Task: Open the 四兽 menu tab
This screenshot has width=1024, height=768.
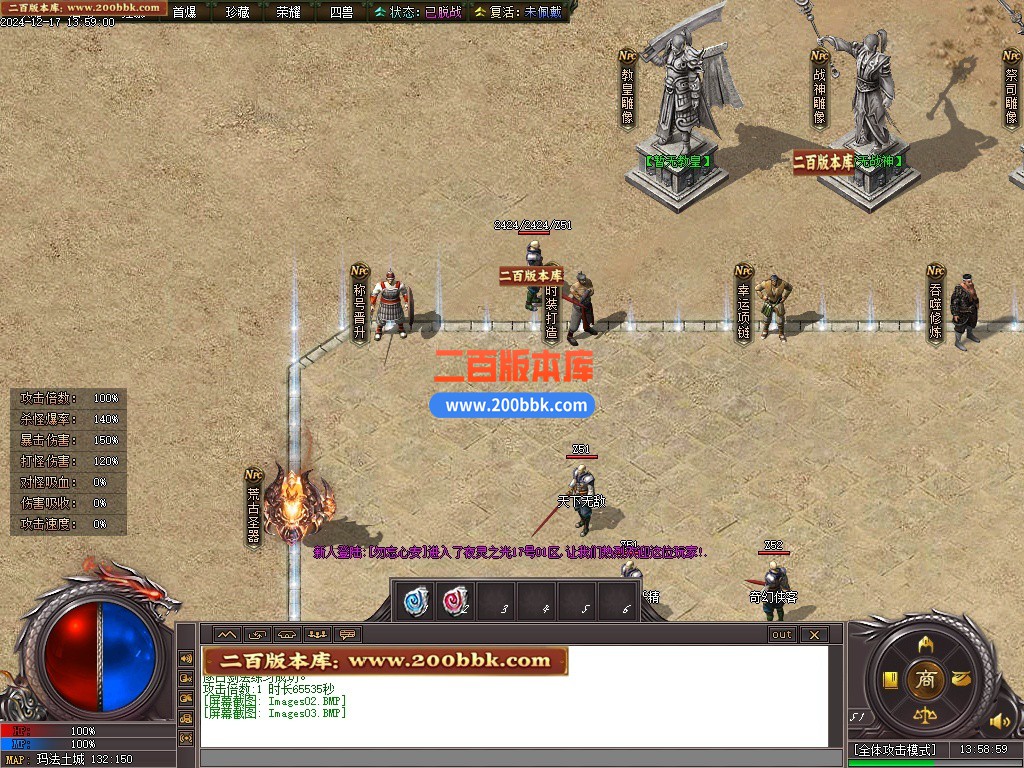Action: pos(341,12)
